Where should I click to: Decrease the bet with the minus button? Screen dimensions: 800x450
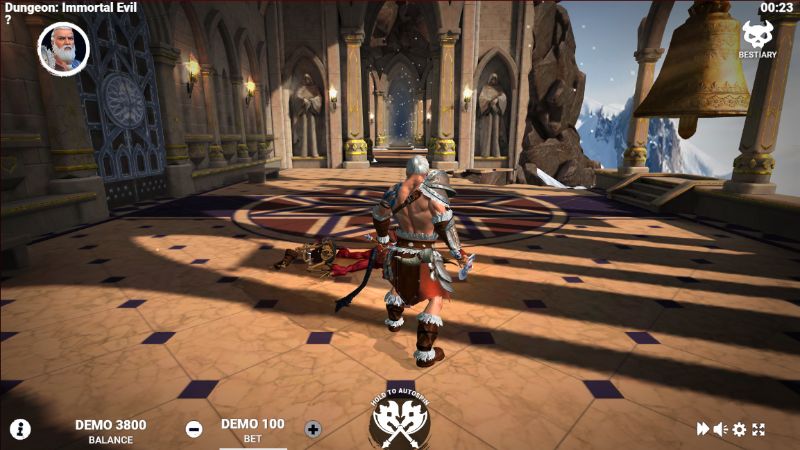point(194,429)
